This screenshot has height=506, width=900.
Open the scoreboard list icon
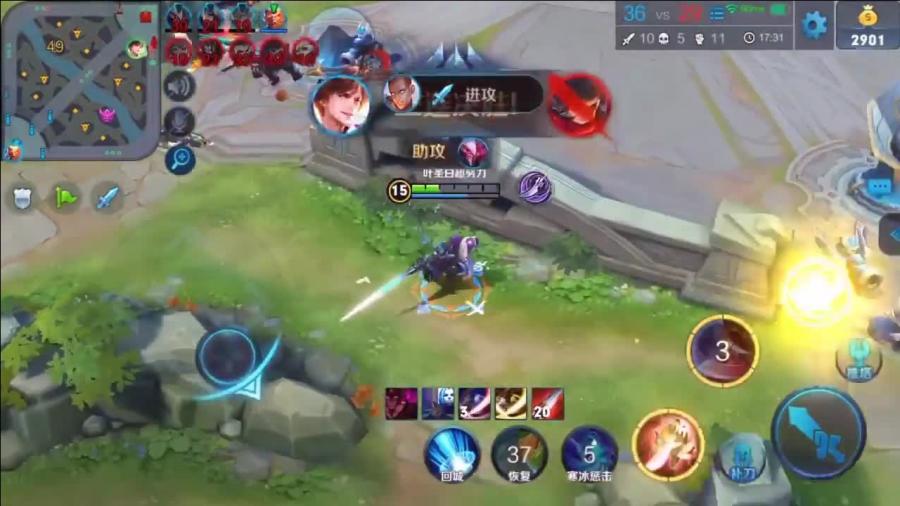[718, 12]
